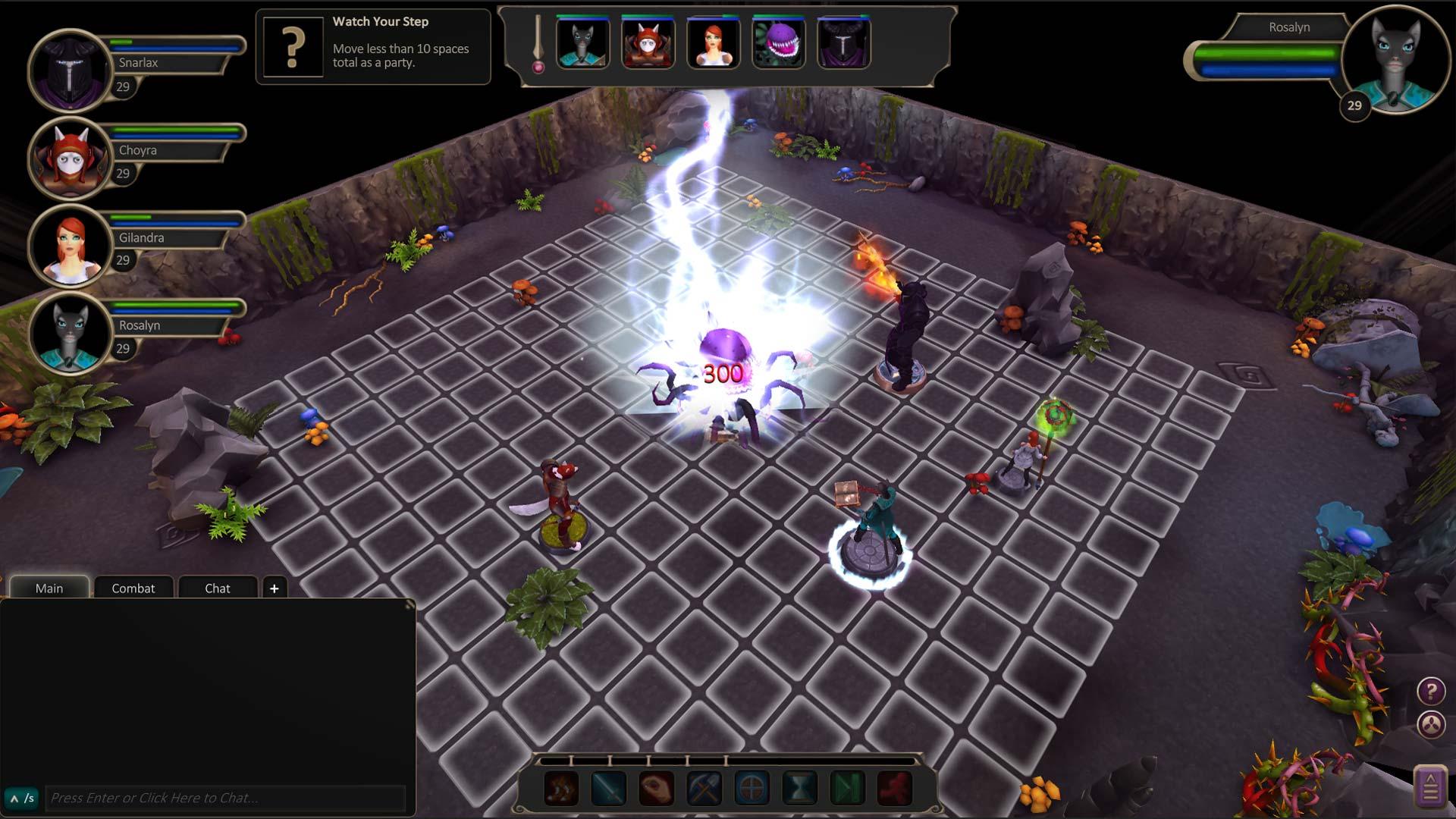The width and height of the screenshot is (1456, 819).
Task: Expand the purple menu button
Action: (1430, 787)
